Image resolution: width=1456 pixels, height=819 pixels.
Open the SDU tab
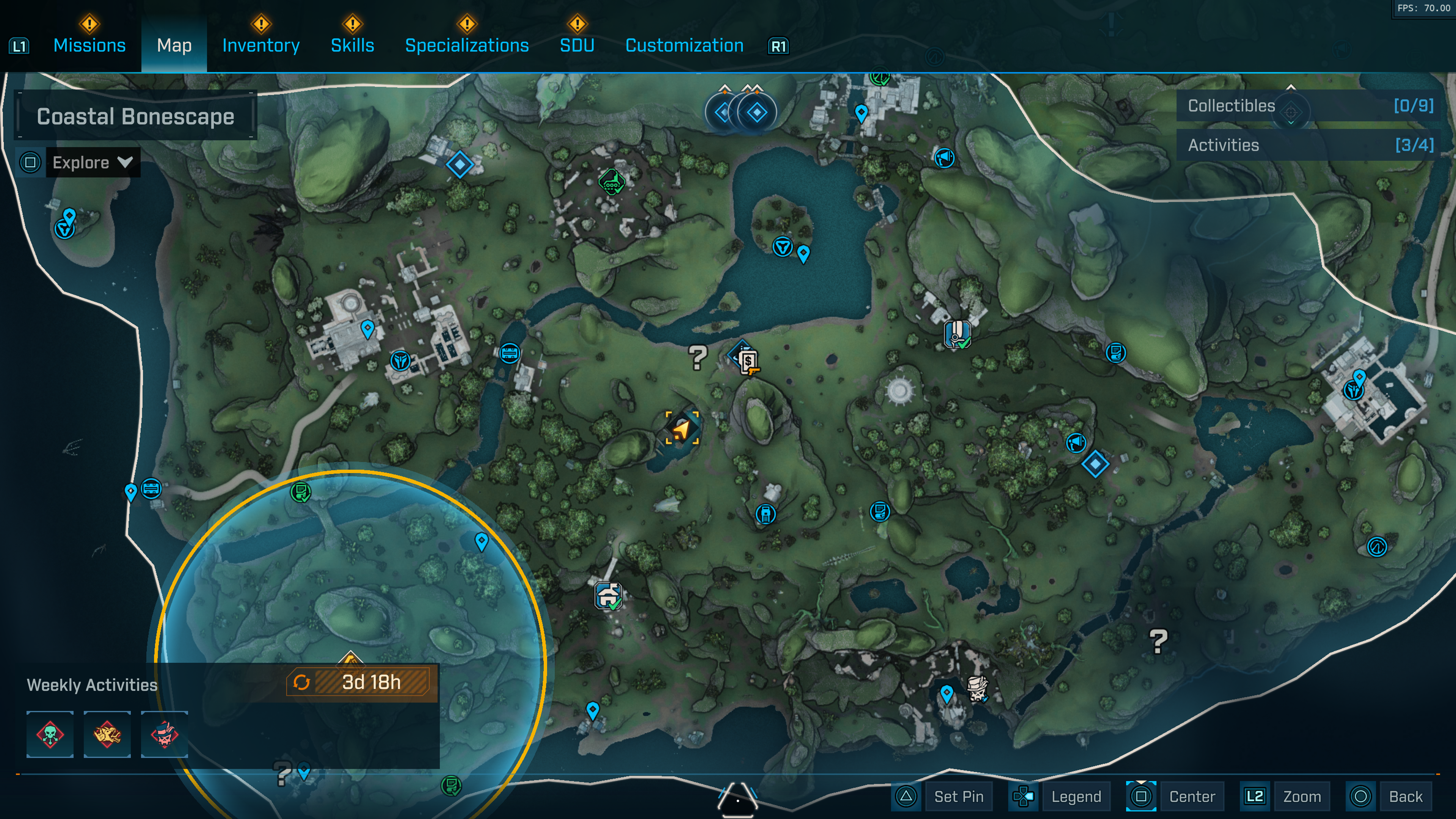tap(576, 45)
